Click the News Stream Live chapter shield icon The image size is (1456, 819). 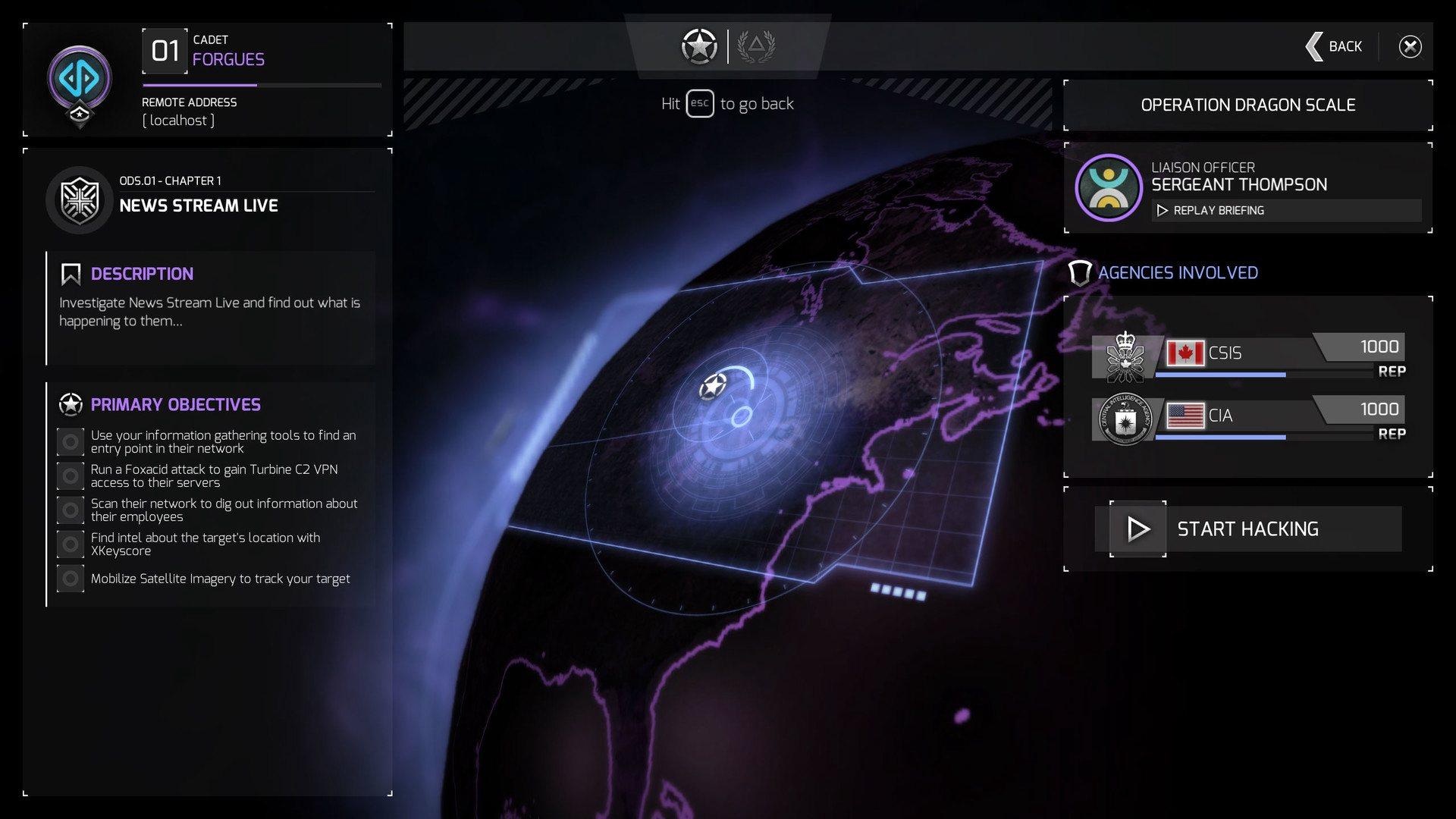tap(80, 201)
